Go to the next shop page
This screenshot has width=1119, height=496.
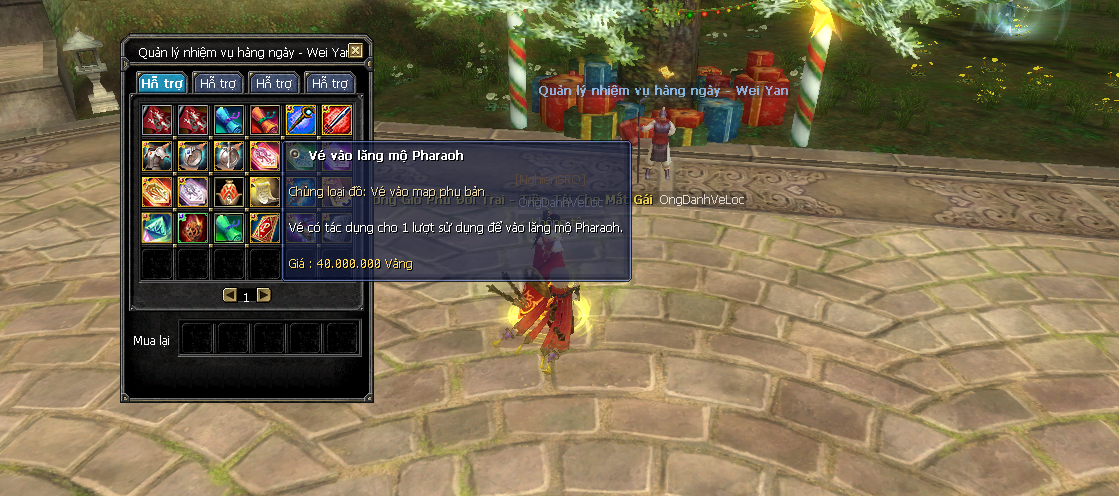coord(264,295)
